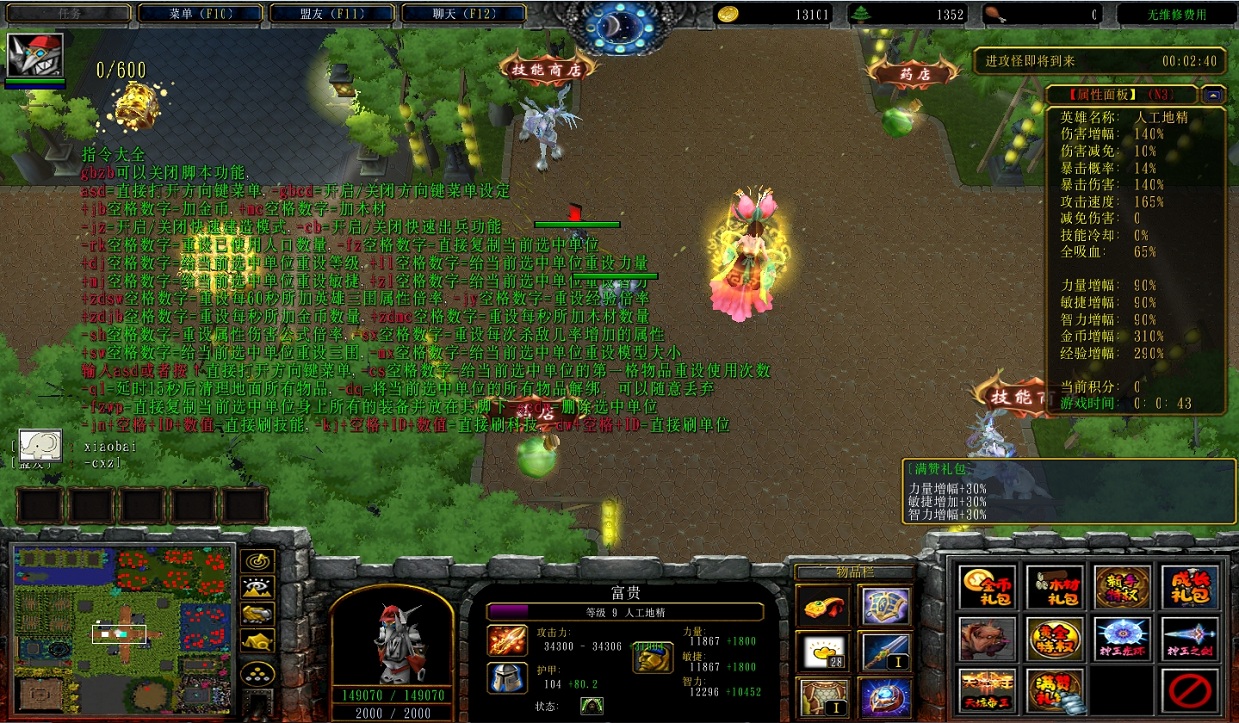Open the 成长礼包 growth gift pack
The width and height of the screenshot is (1239, 723).
click(1189, 587)
